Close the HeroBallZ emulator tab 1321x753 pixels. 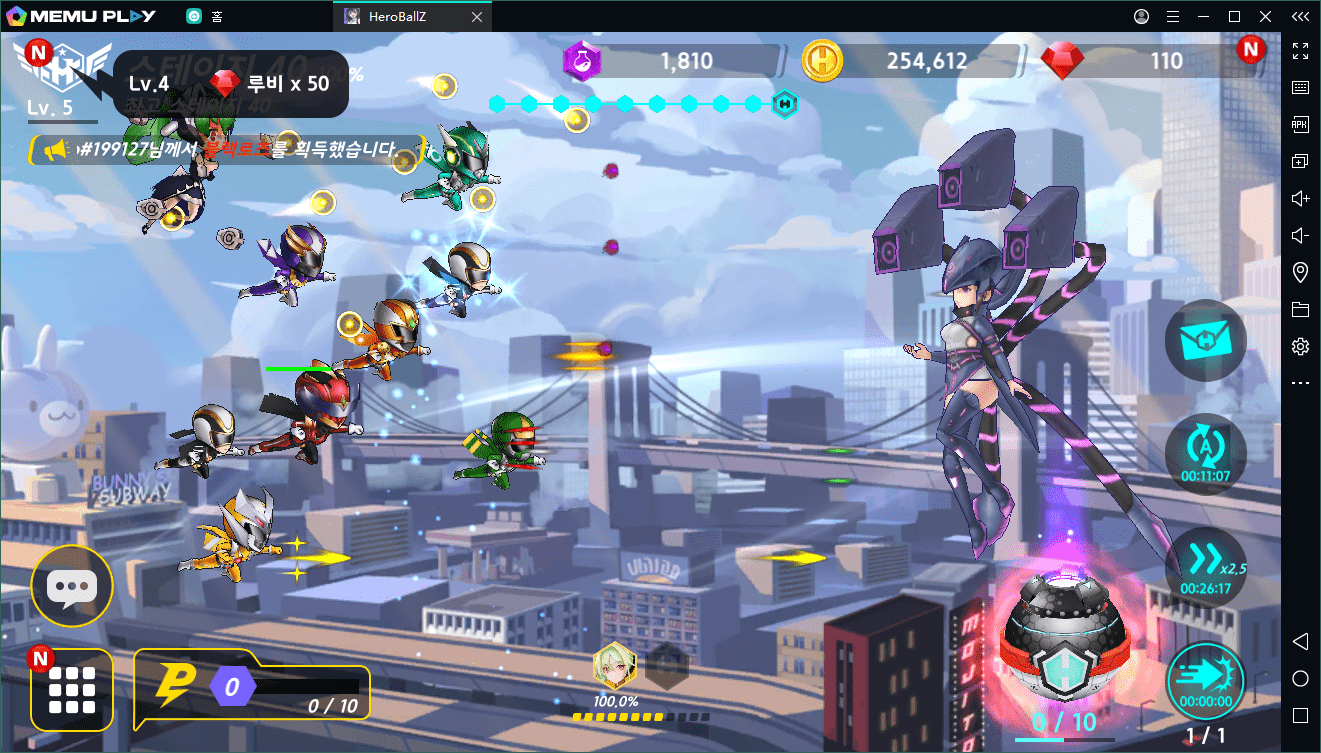pos(476,17)
